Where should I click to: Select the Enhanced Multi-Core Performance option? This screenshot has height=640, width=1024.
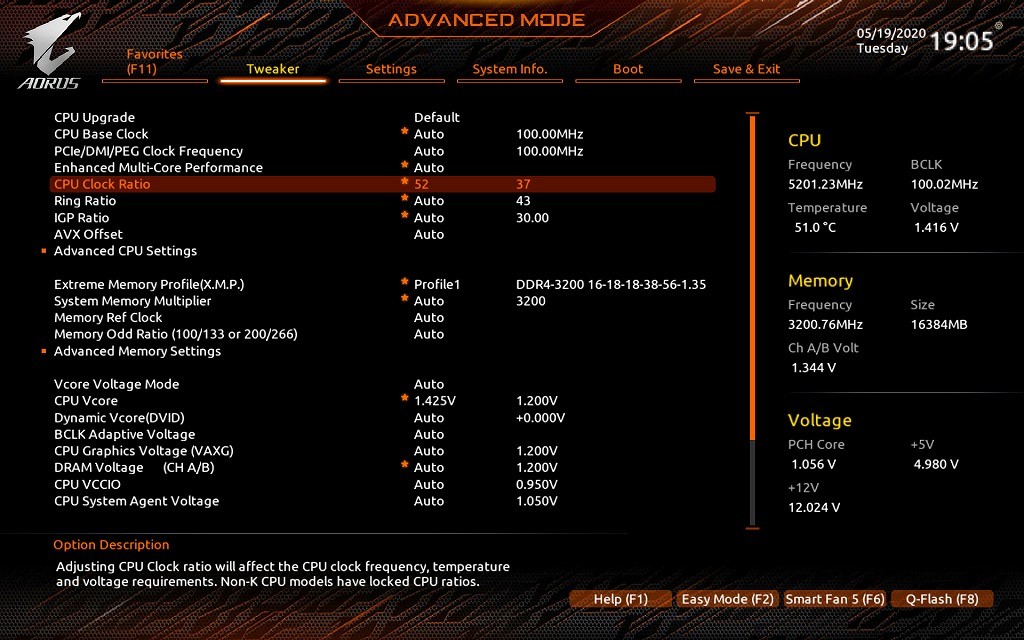[158, 167]
